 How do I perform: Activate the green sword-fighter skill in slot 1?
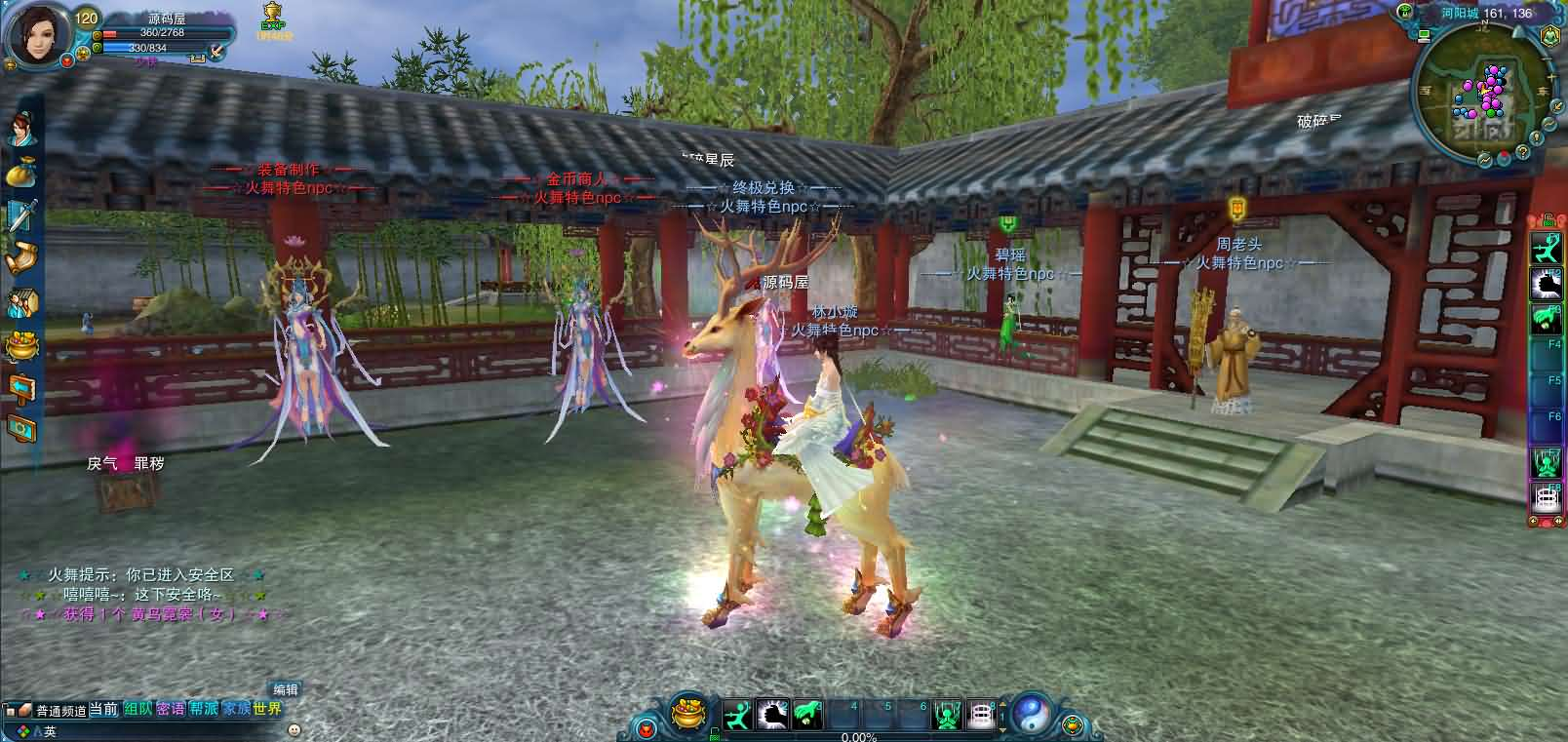[x=736, y=716]
